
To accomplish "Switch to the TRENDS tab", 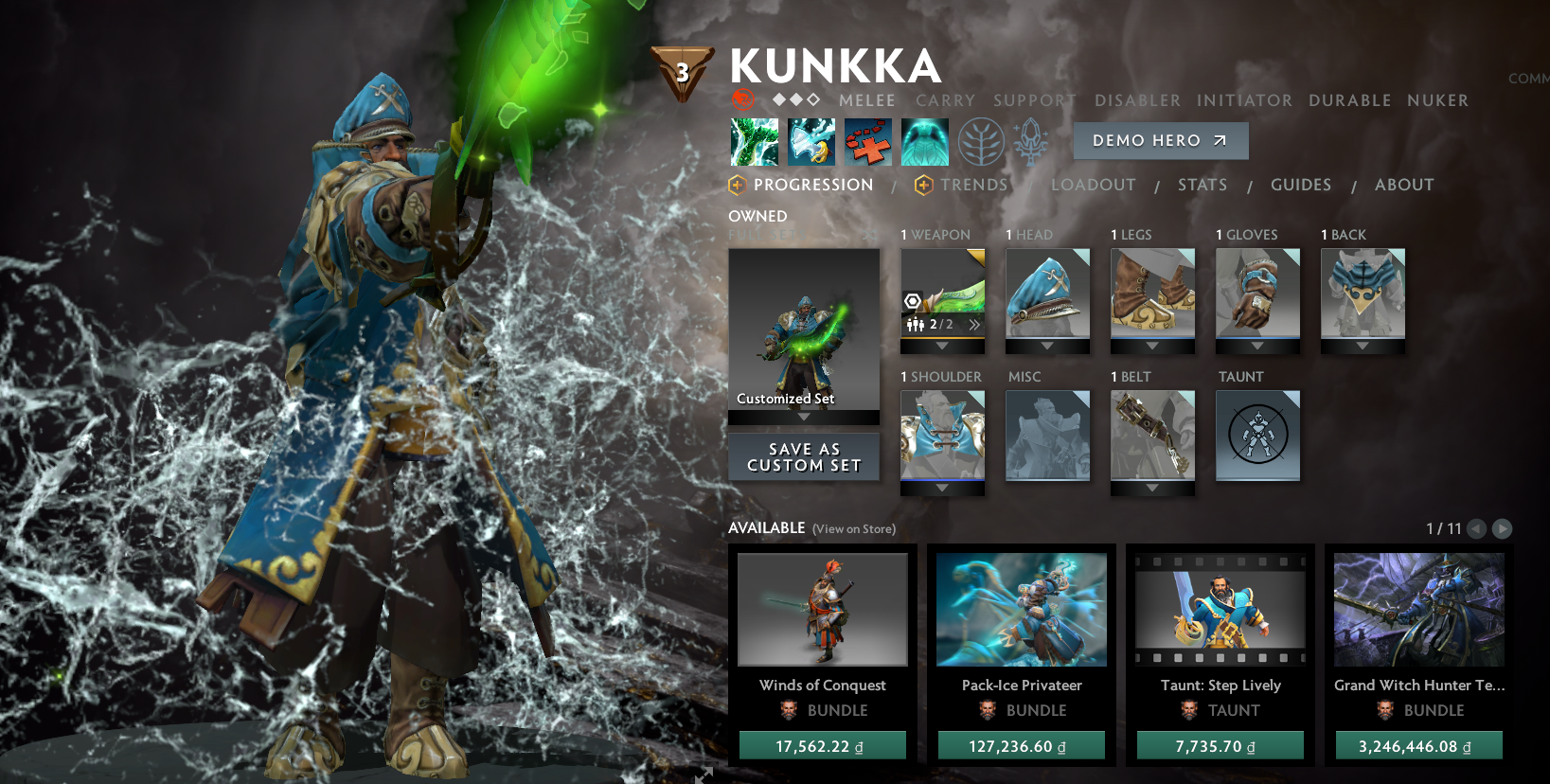I will 972,185.
